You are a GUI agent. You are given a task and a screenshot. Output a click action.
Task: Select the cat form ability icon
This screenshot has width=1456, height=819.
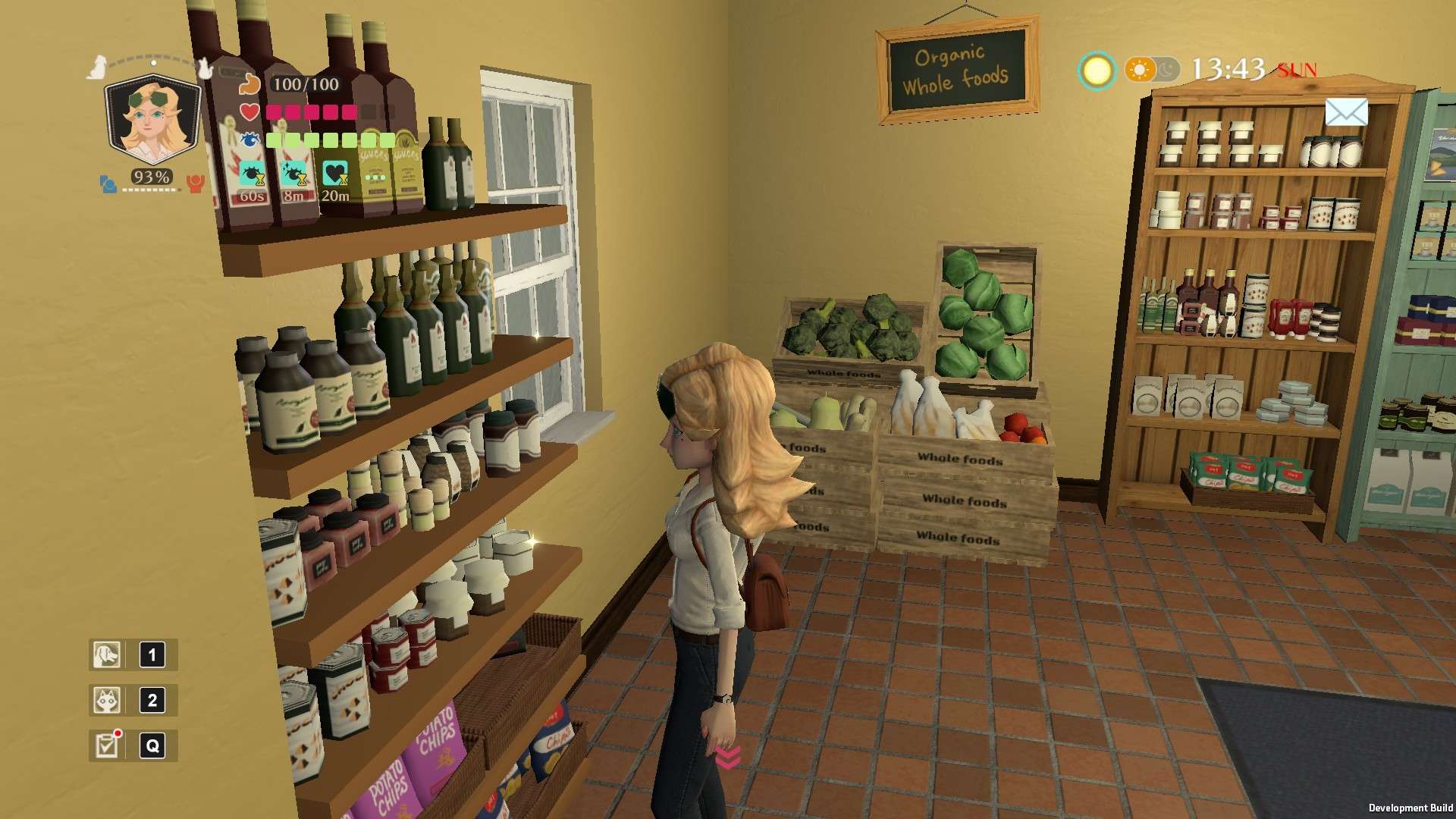107,700
